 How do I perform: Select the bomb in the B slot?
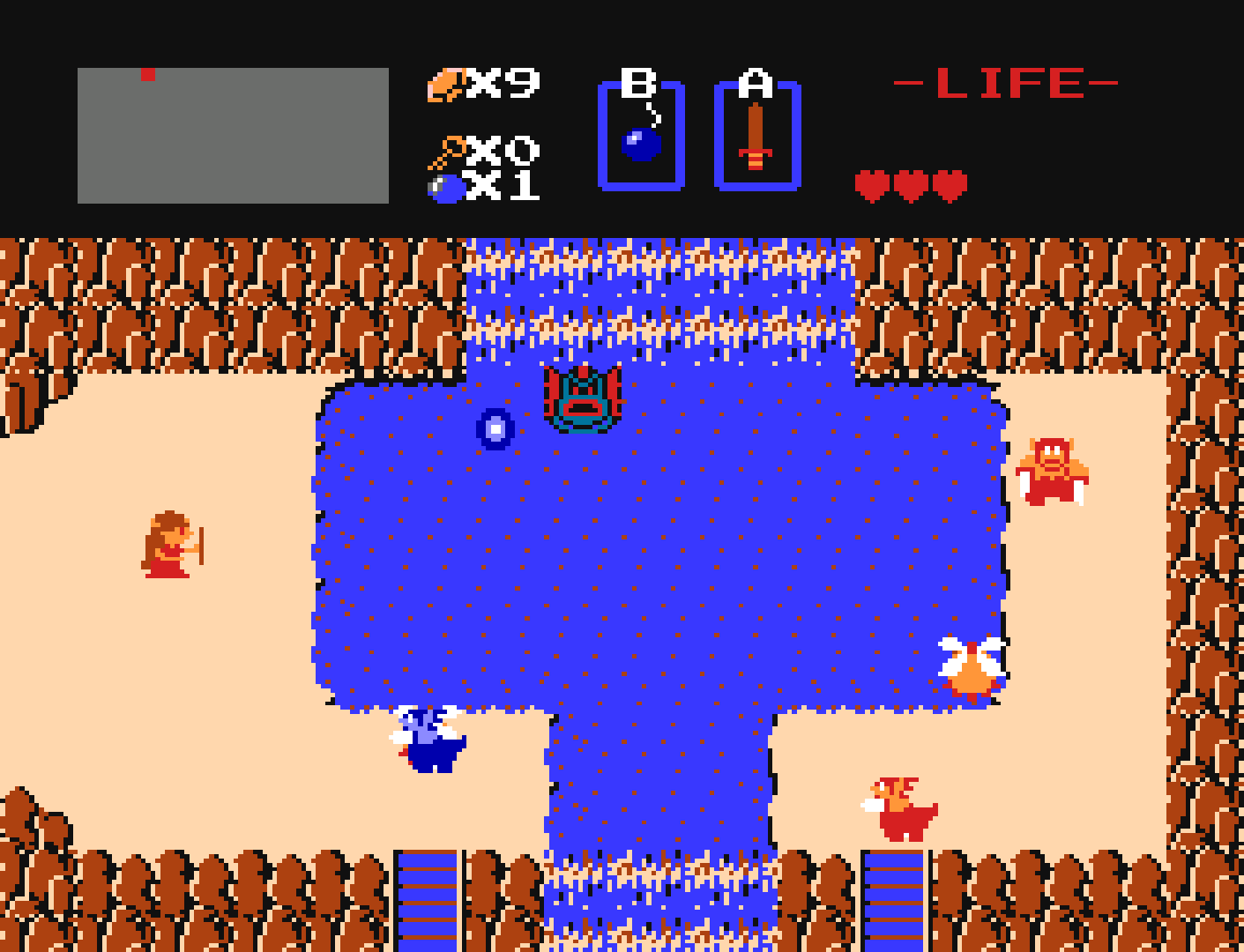click(x=641, y=143)
